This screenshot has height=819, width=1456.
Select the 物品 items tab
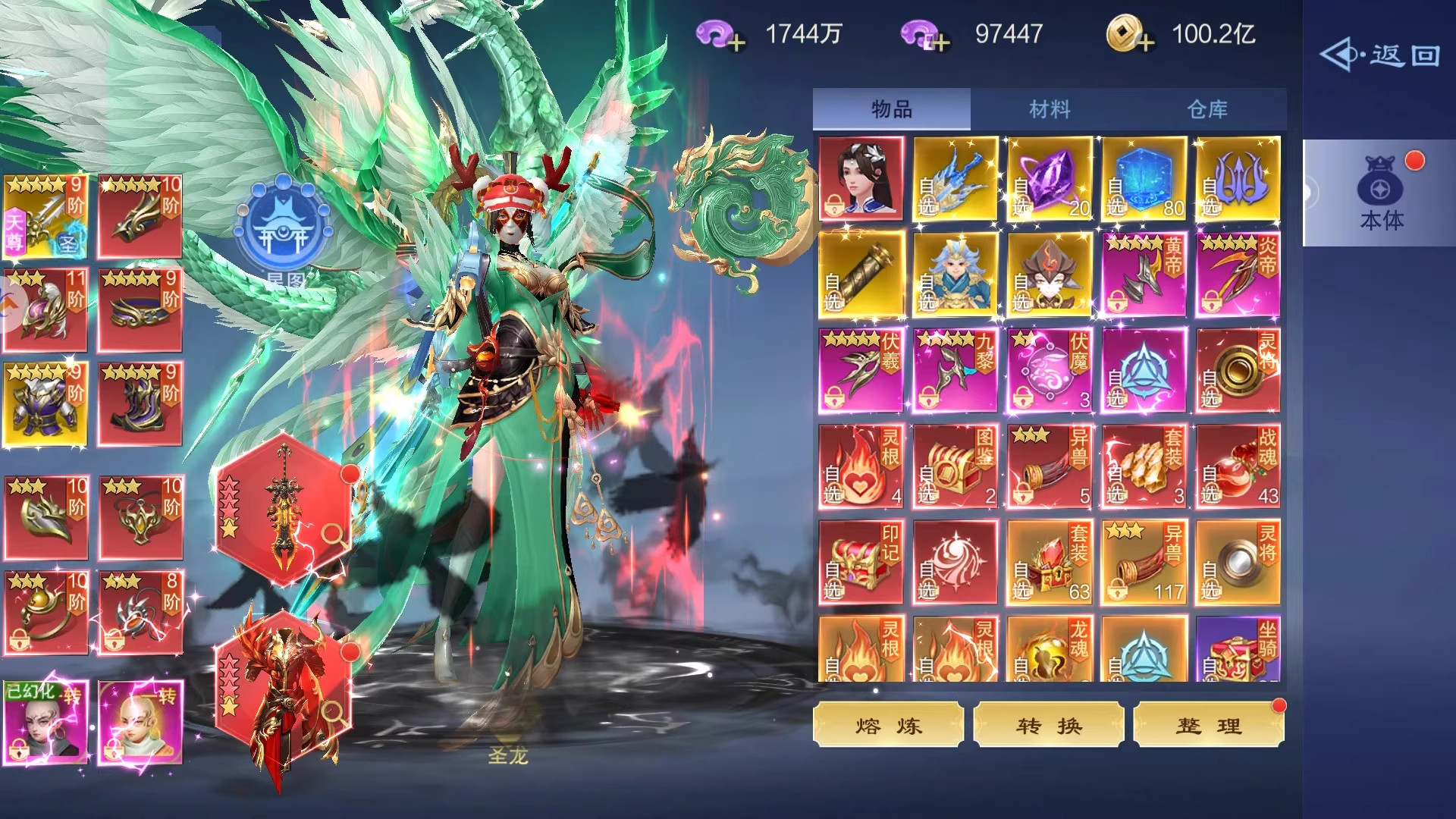(892, 109)
